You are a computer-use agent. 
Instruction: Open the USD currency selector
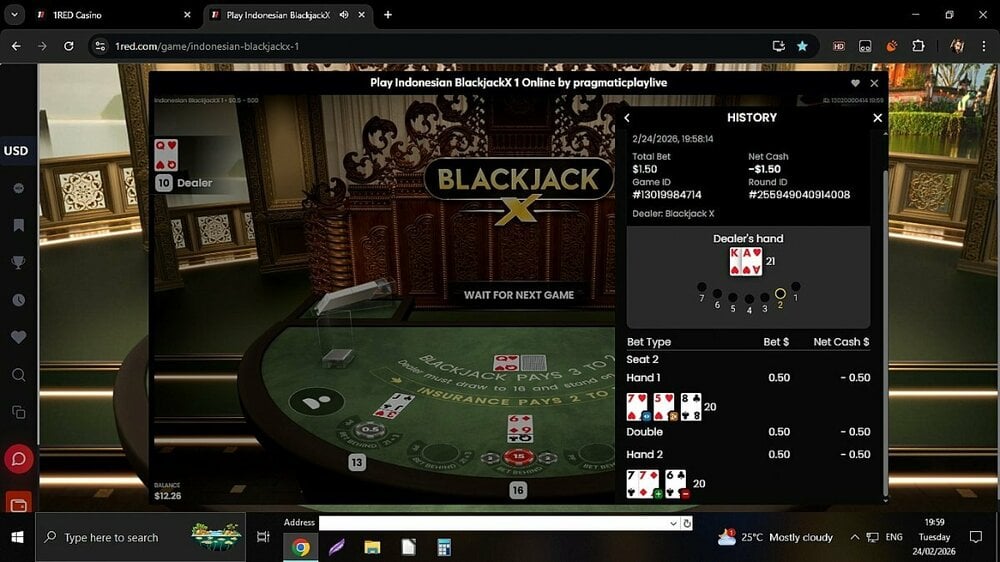(16, 151)
